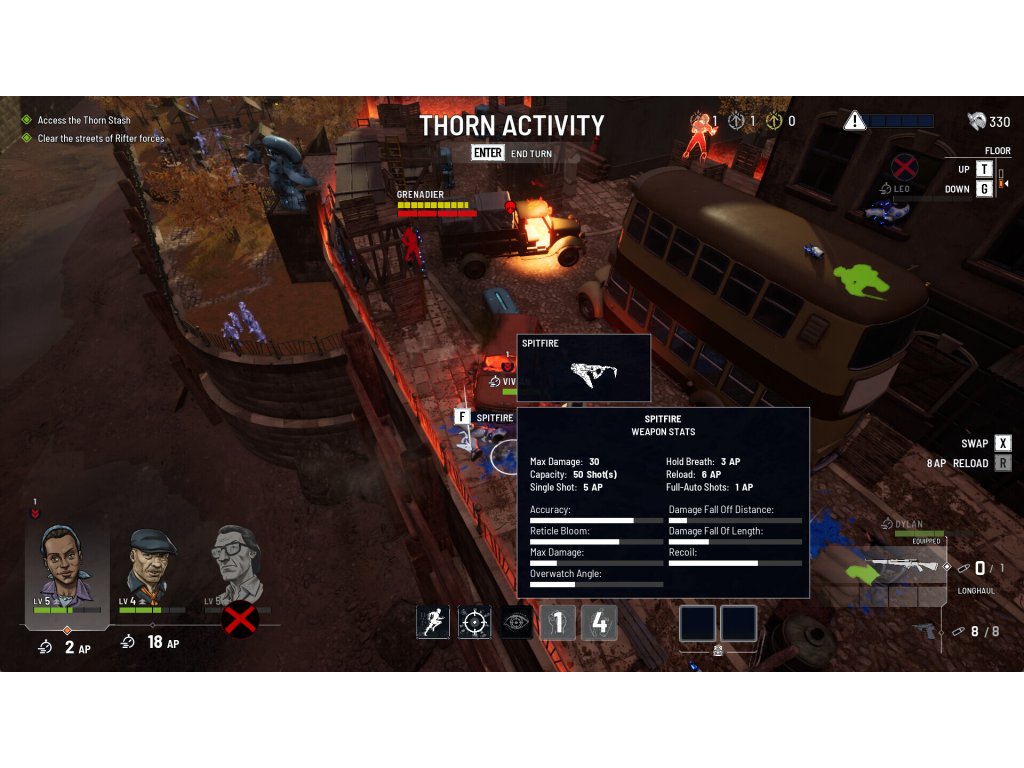Switch to the secondary pistol weapon

tap(925, 631)
